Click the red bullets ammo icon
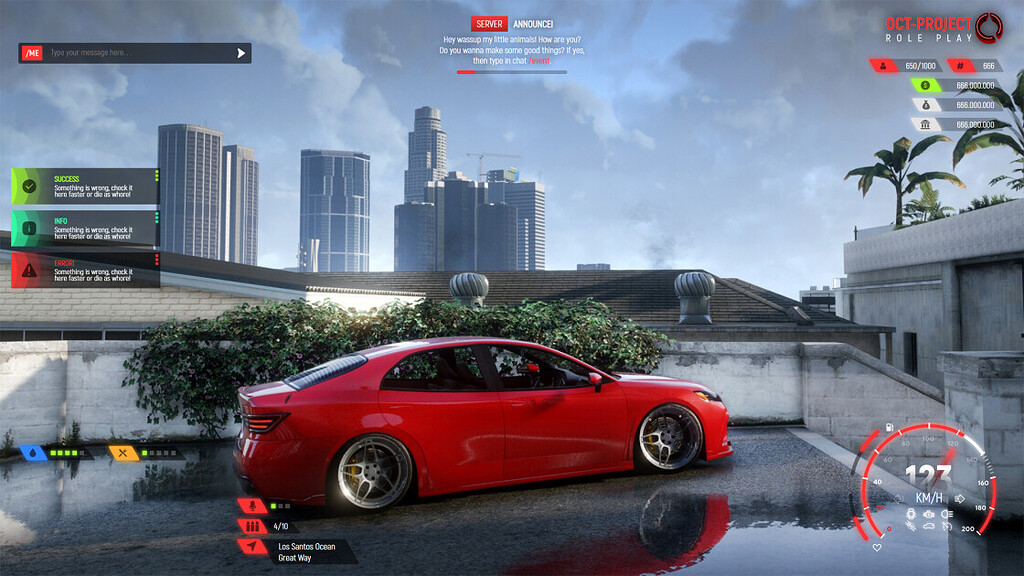This screenshot has height=576, width=1024. pyautogui.click(x=251, y=526)
